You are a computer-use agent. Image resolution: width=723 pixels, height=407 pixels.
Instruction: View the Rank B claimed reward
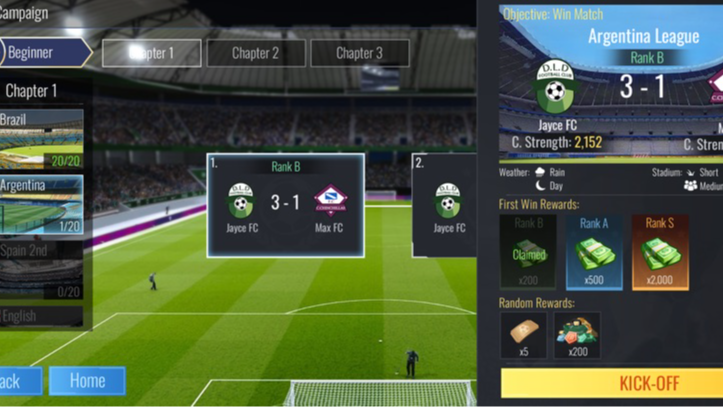[x=527, y=252]
